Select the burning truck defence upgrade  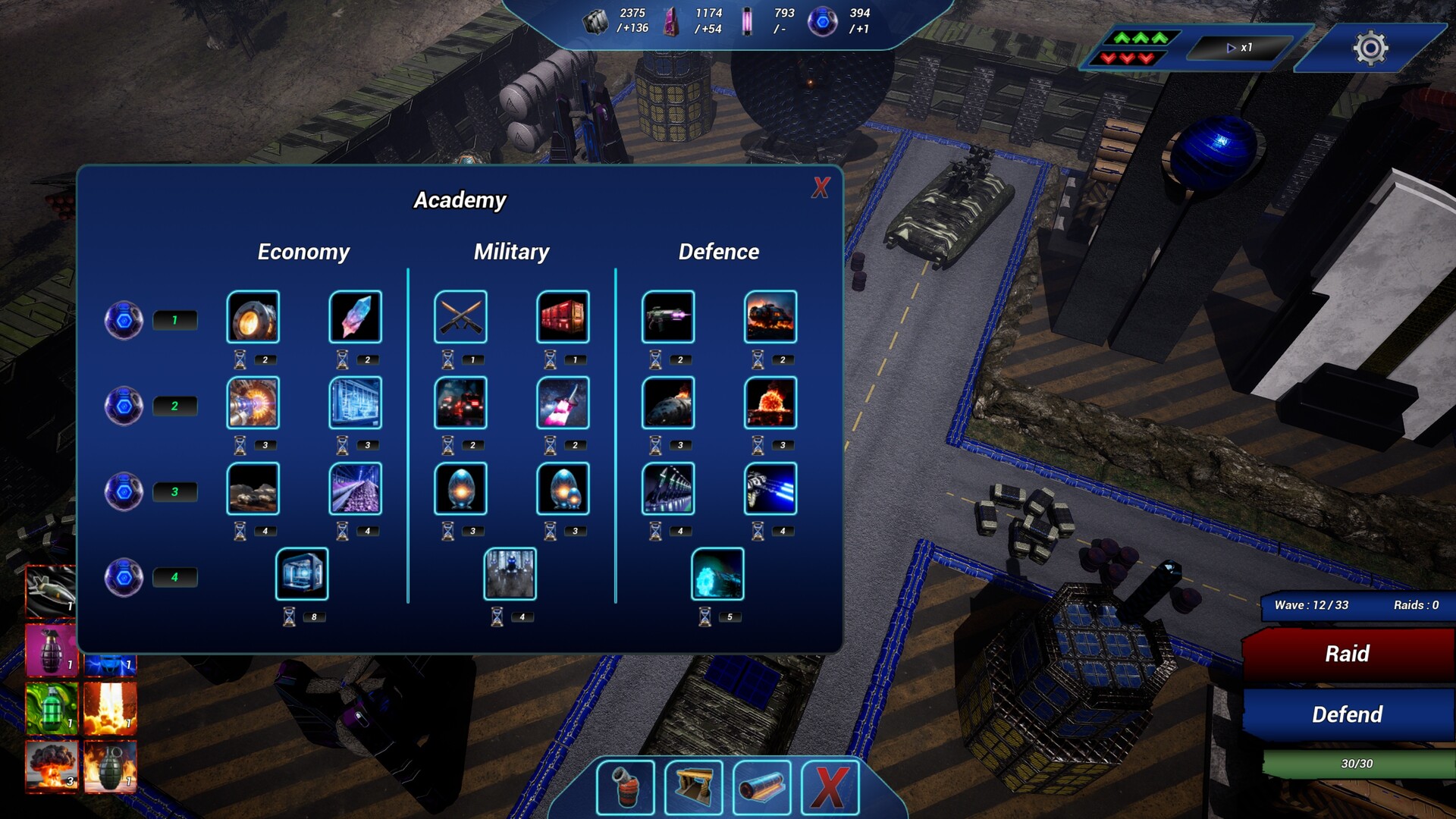770,317
